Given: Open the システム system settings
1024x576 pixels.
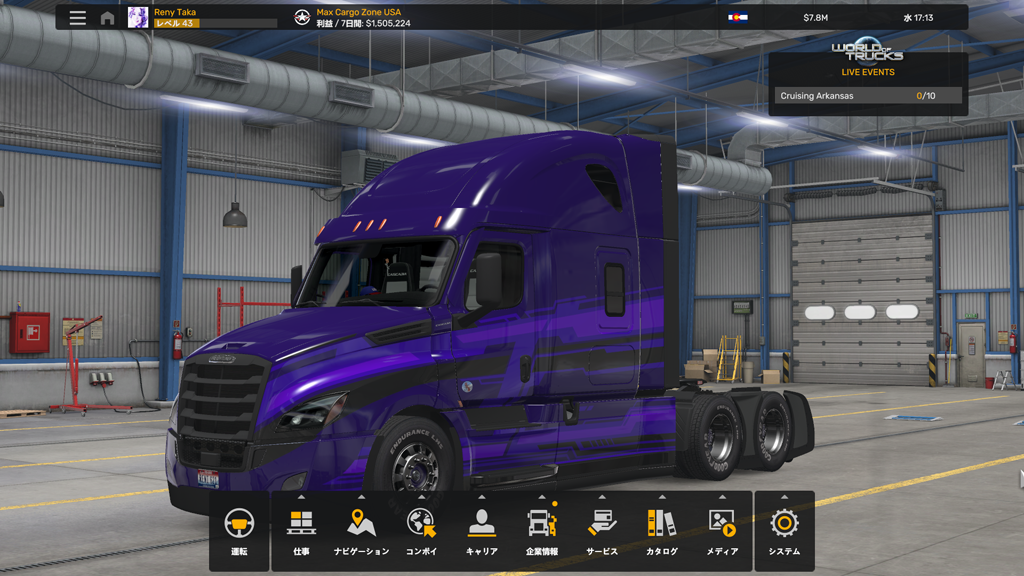Looking at the screenshot, I should coord(784,531).
